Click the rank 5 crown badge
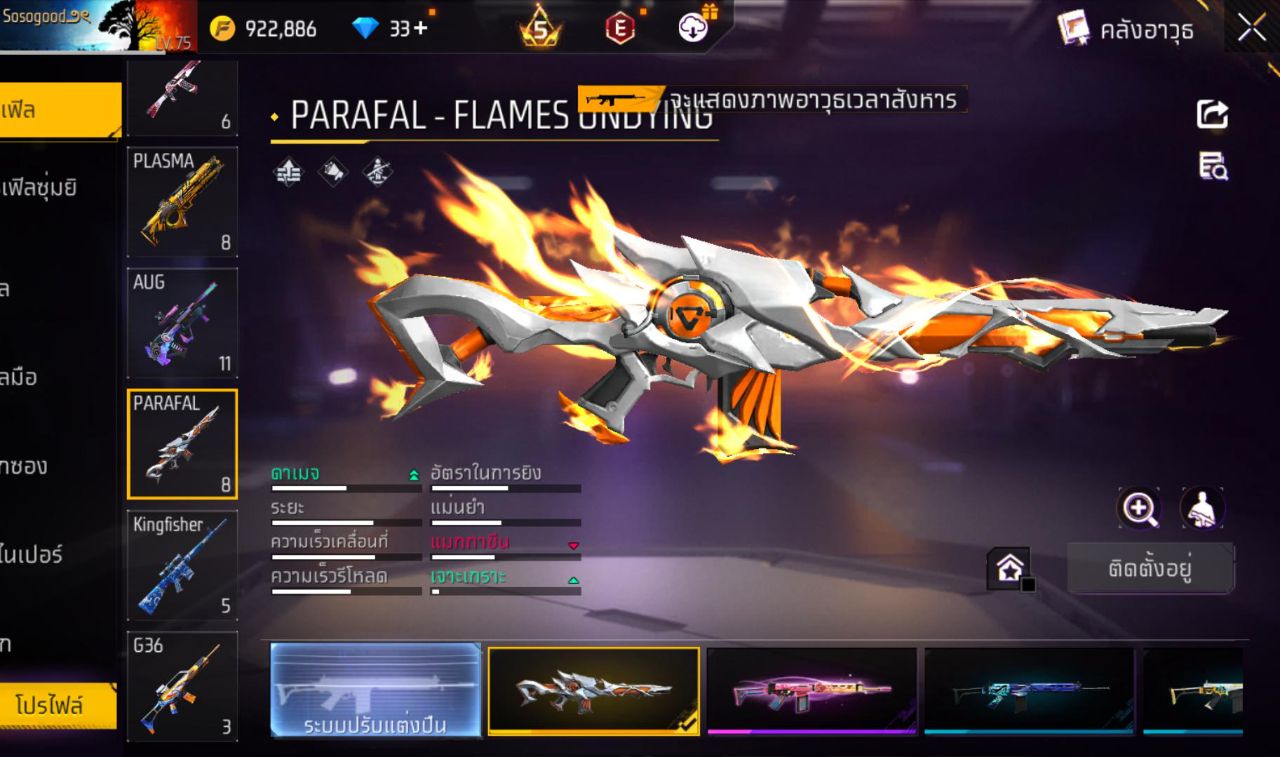The width and height of the screenshot is (1280, 757). pos(541,28)
